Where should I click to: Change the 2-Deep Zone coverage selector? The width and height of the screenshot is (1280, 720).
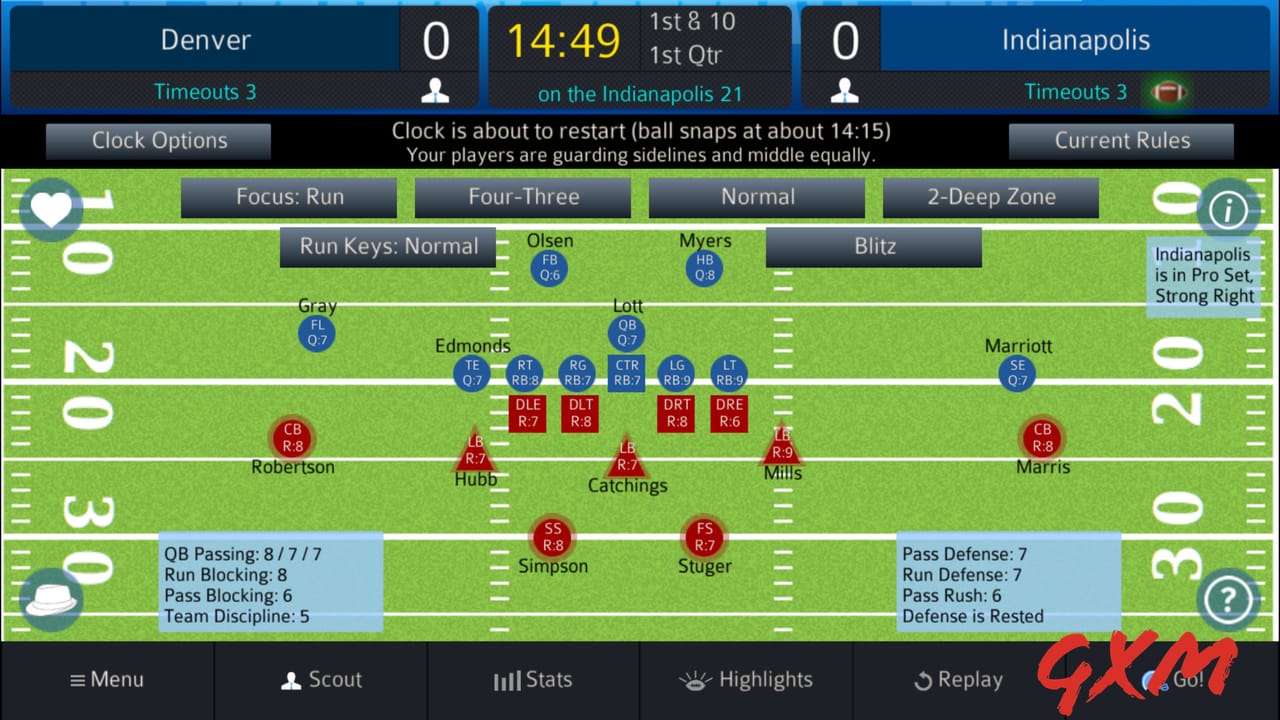pyautogui.click(x=990, y=197)
